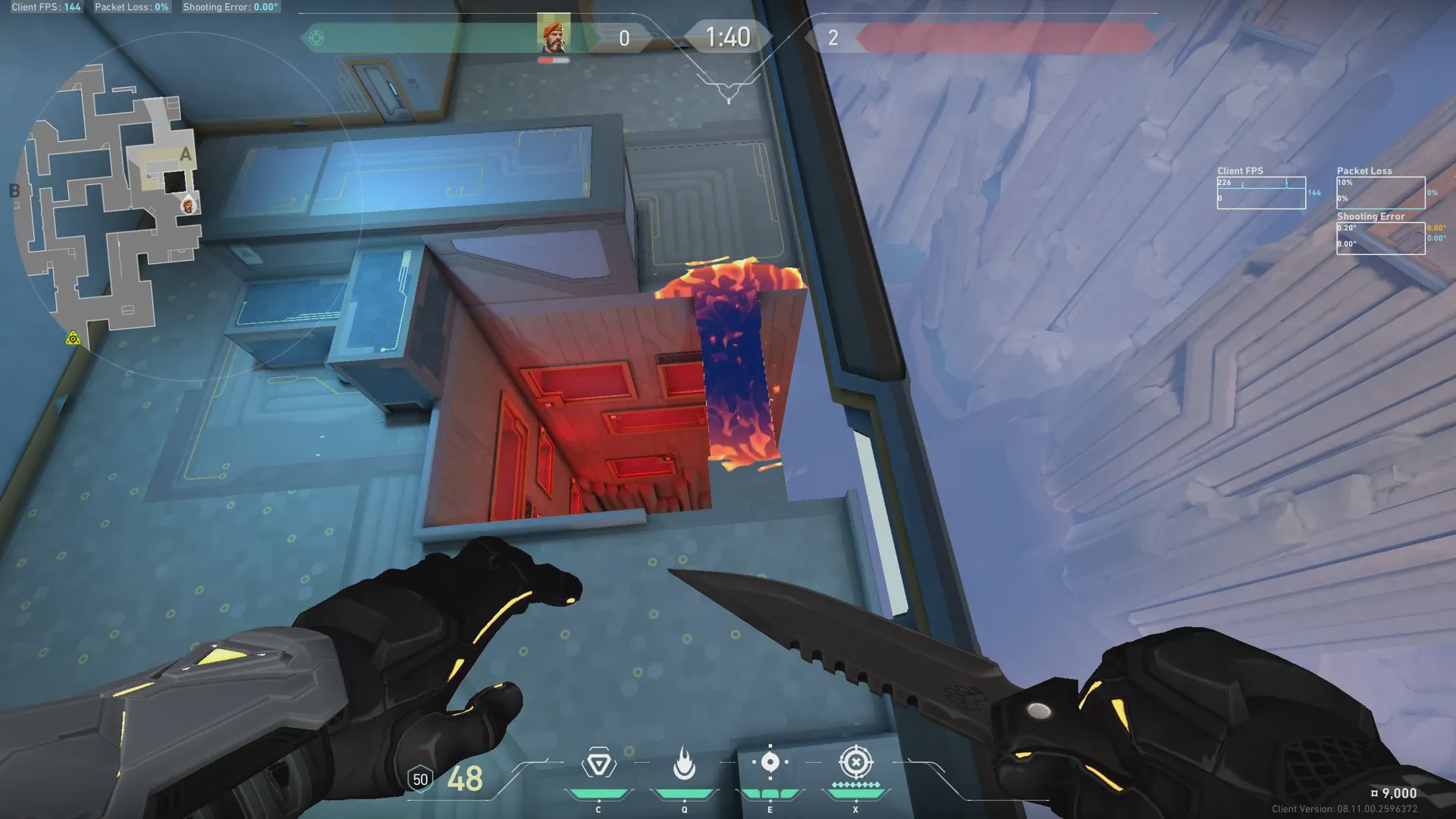Viewport: 1456px width, 819px height.
Task: Activate the Stim Beacon ability icon
Action: 598,764
